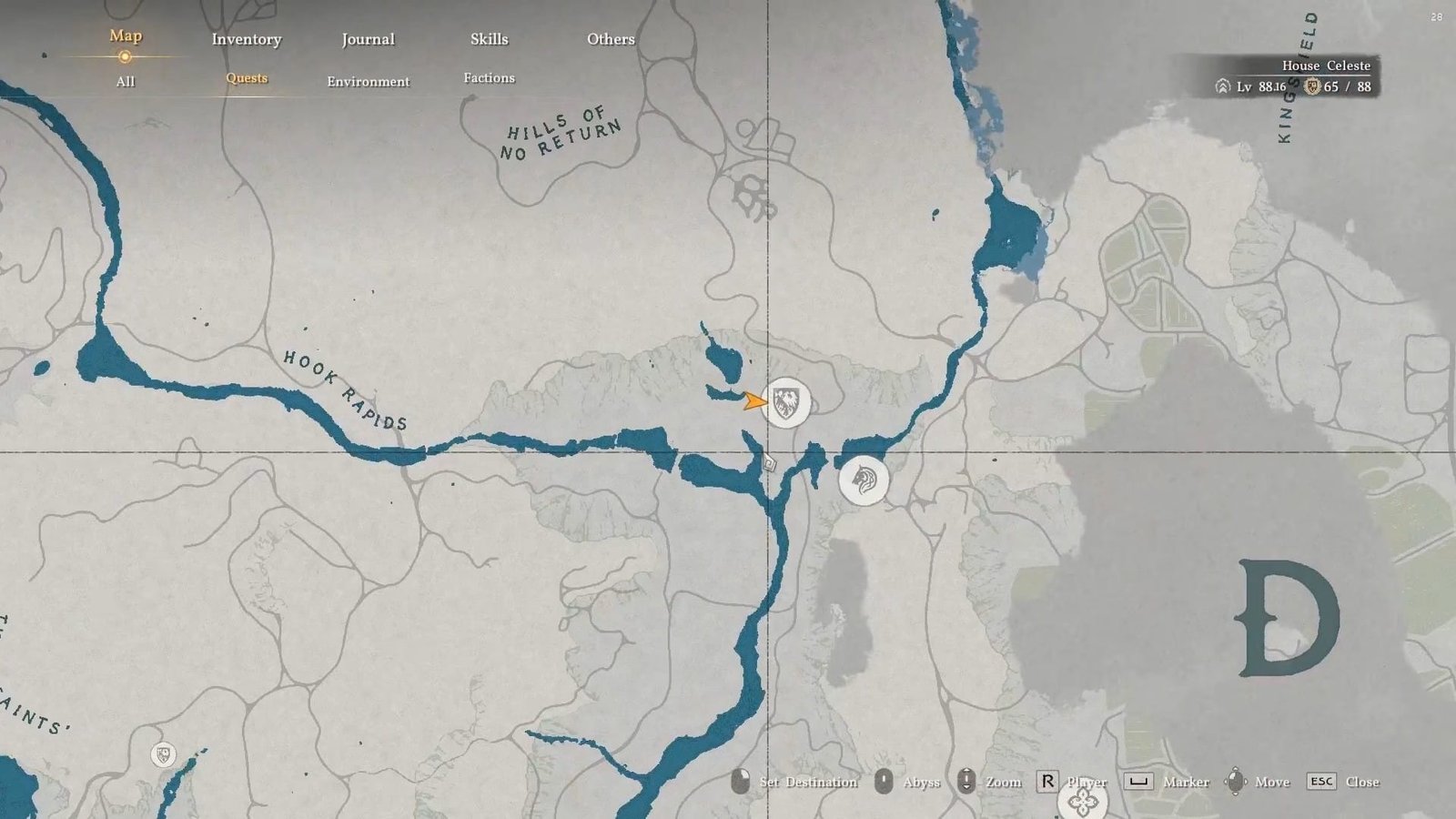Image resolution: width=1456 pixels, height=819 pixels.
Task: Click the beast-head map marker
Action: 863,479
